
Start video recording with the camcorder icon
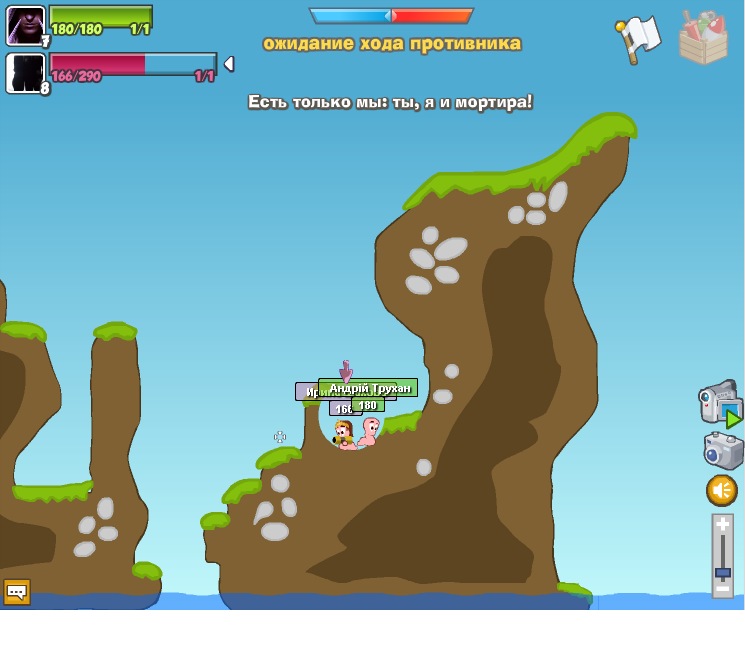[x=718, y=403]
